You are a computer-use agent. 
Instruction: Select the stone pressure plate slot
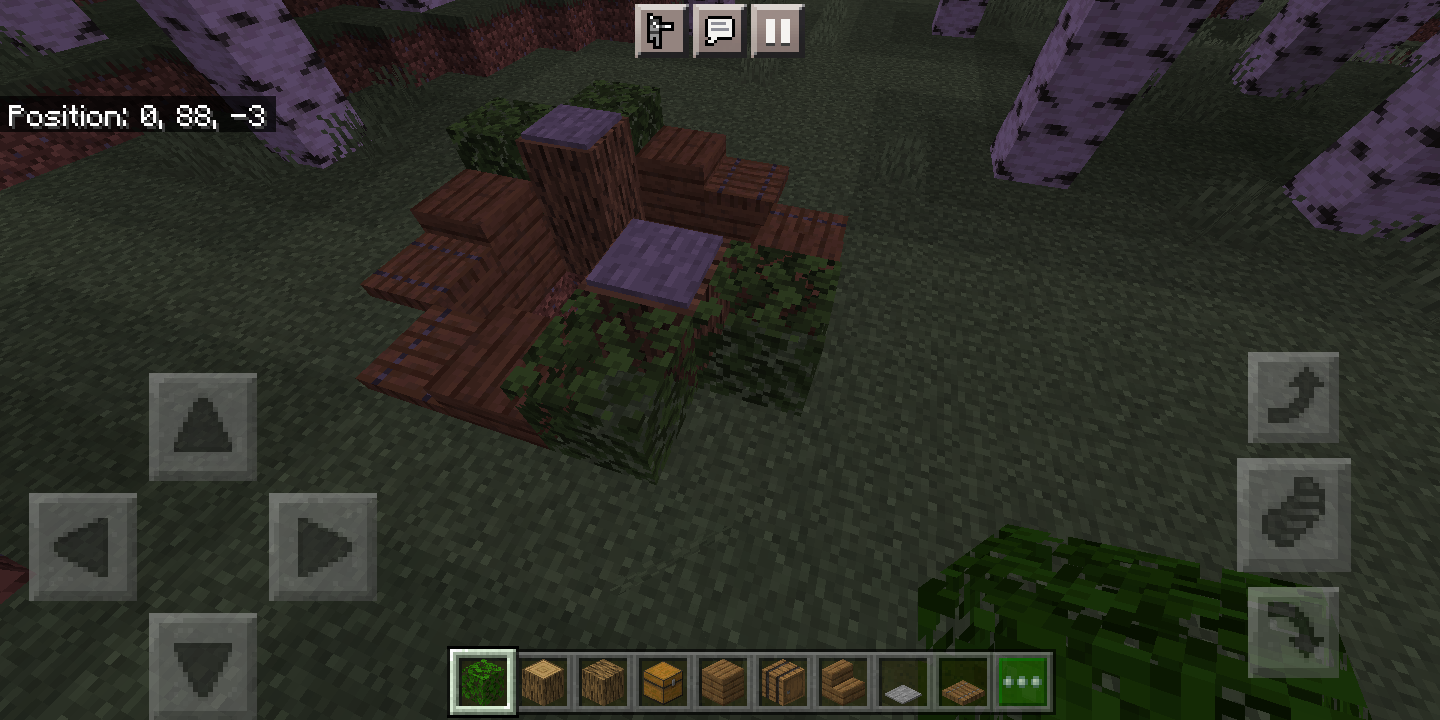pos(903,680)
